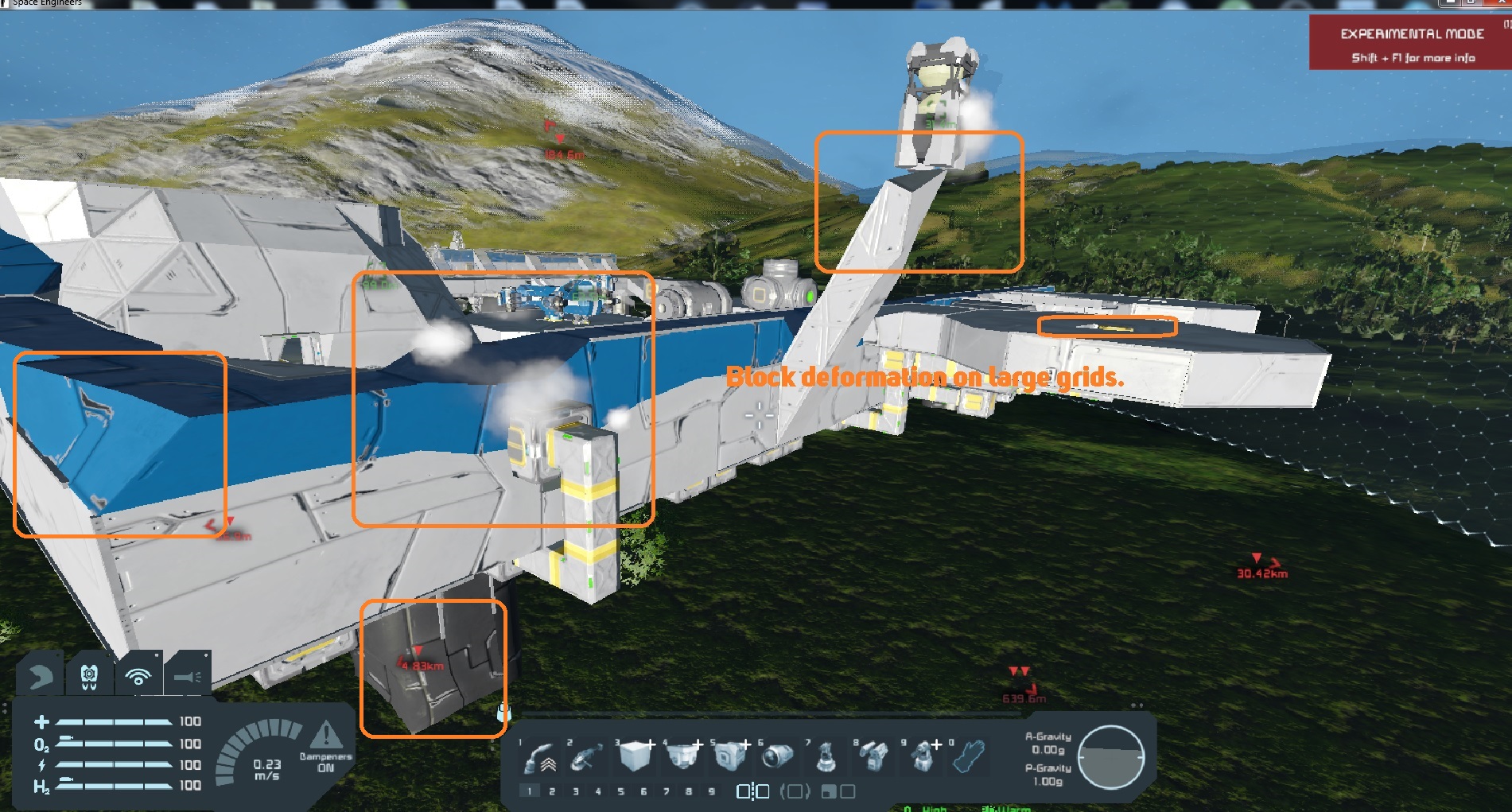Toggle the helmet icon
1512x812 pixels.
pyautogui.click(x=40, y=677)
